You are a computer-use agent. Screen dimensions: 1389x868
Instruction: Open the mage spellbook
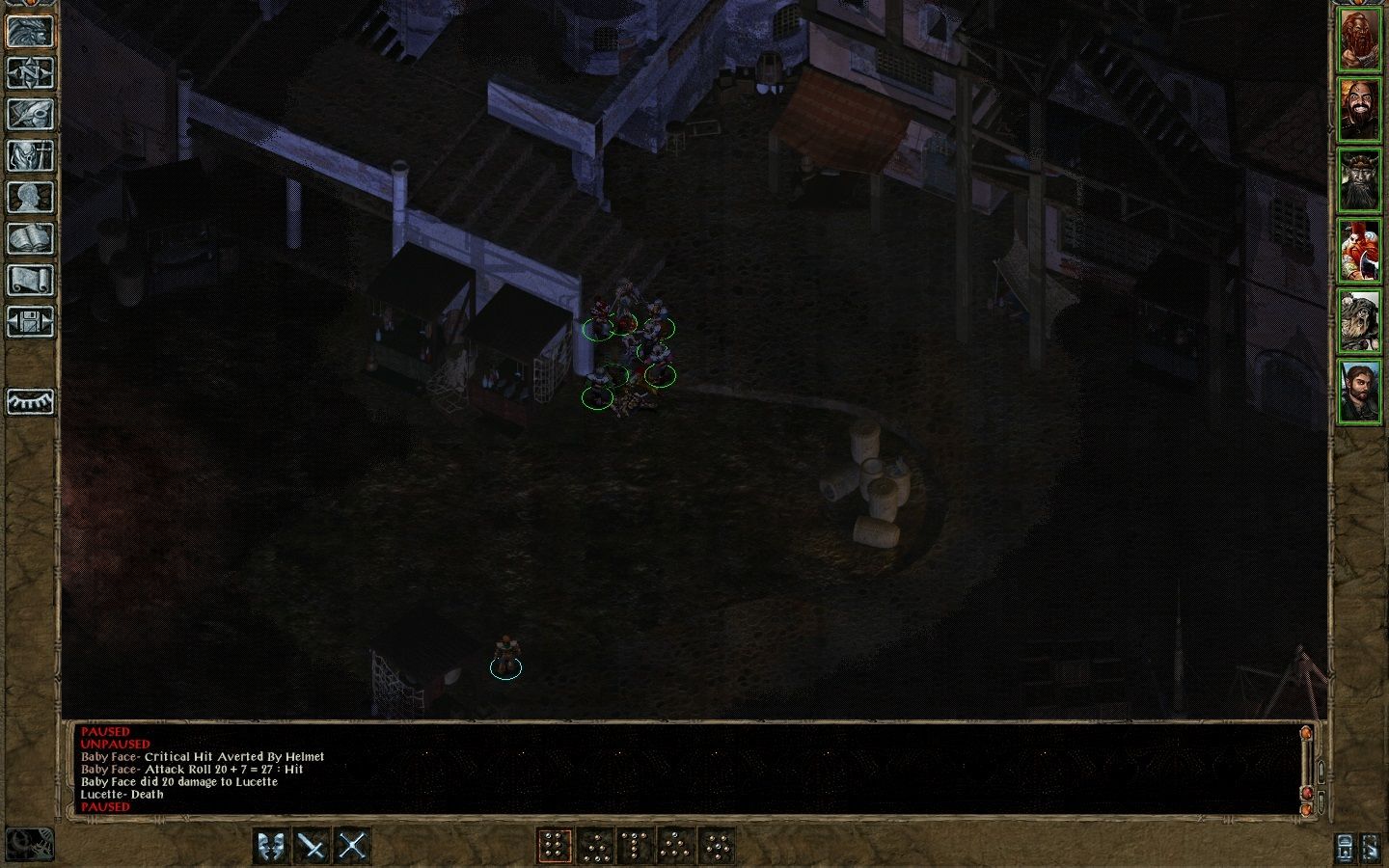tap(30, 237)
